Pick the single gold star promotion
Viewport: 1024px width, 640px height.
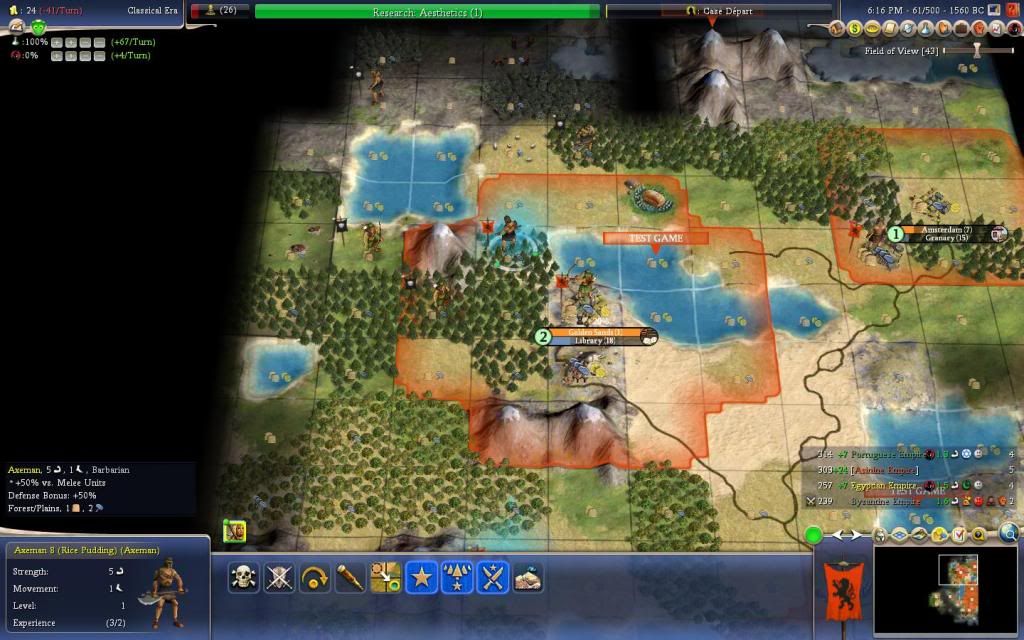click(422, 577)
